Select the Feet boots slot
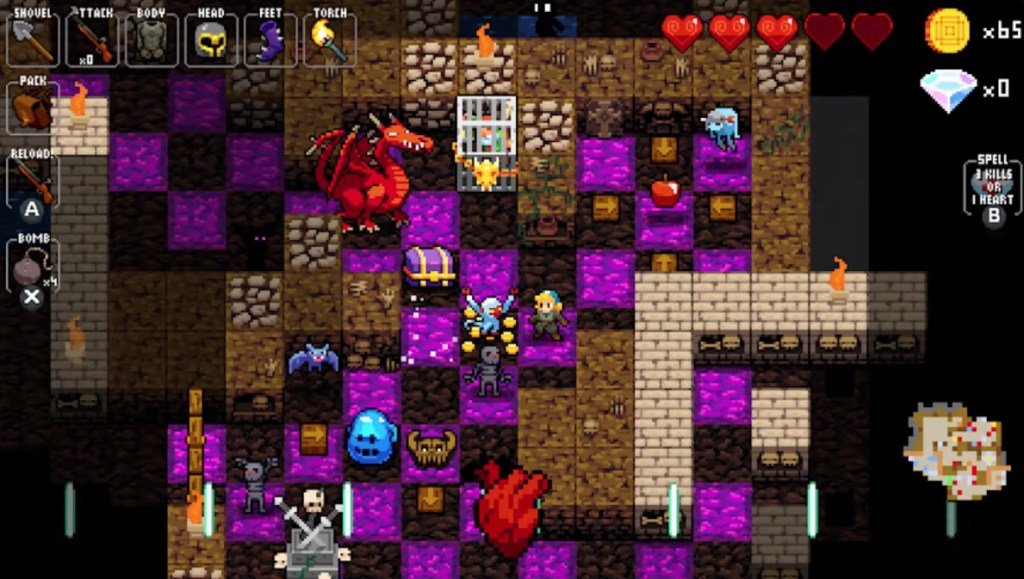The width and height of the screenshot is (1024, 579). (270, 39)
